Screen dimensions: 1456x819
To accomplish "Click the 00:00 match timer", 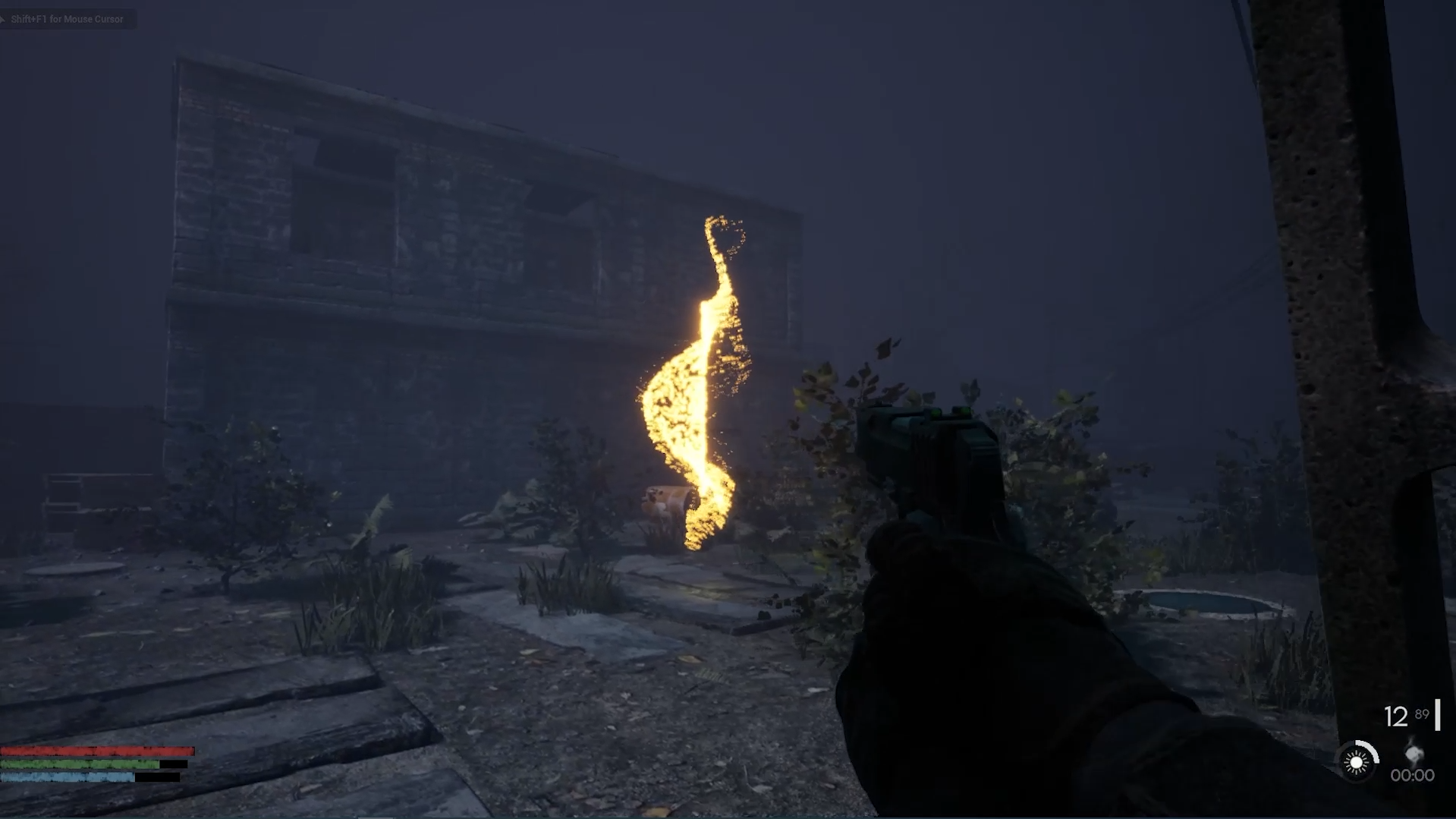I will (x=1412, y=775).
